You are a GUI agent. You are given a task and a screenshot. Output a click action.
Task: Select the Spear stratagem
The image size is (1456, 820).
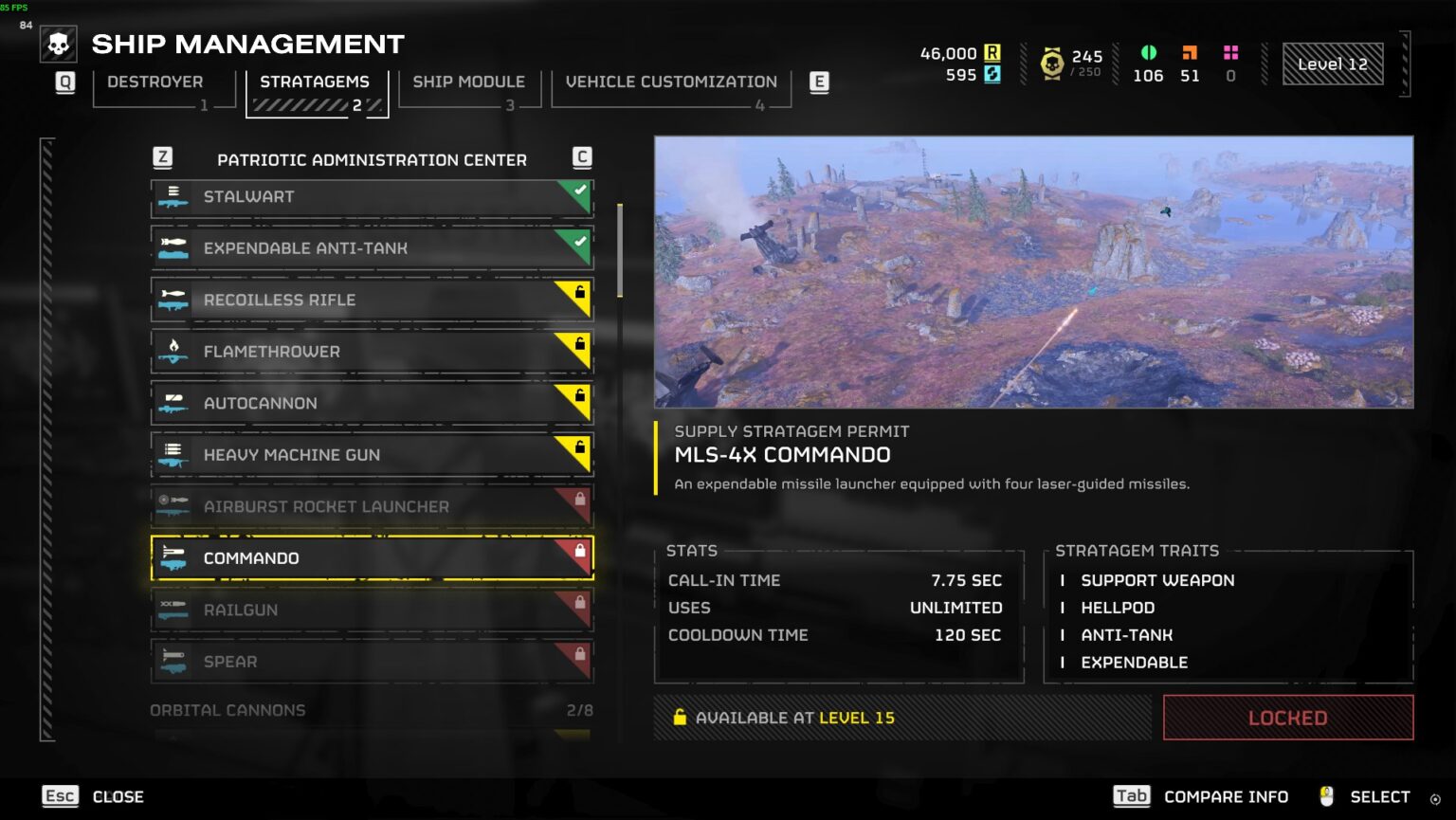pyautogui.click(x=372, y=662)
